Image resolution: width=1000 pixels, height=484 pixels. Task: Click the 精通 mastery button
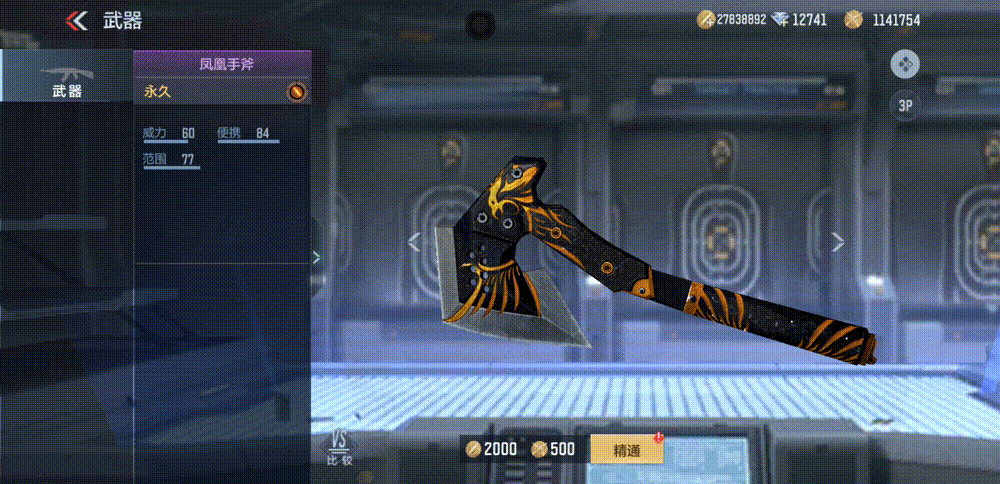click(626, 449)
